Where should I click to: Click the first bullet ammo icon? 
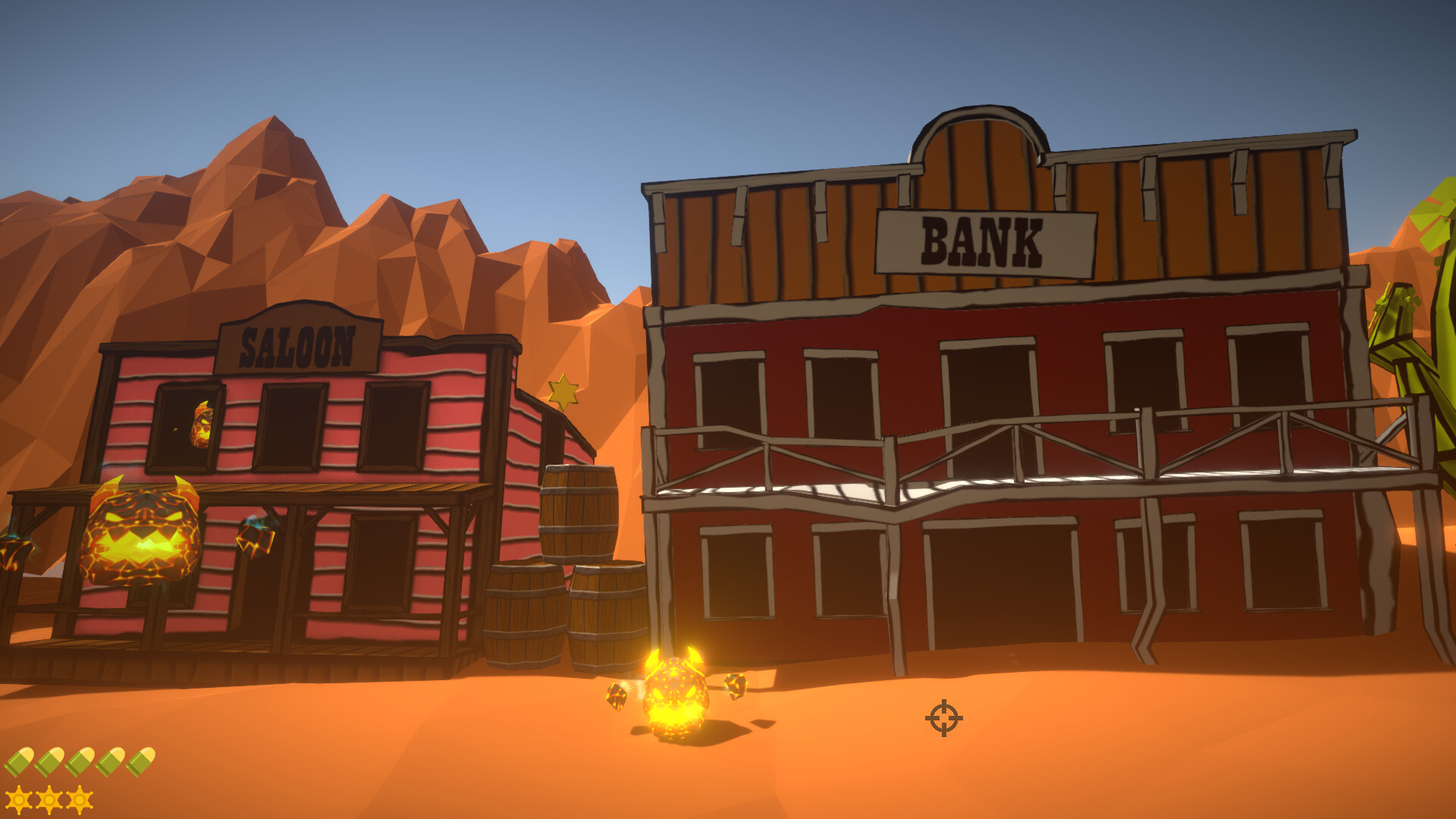tap(20, 763)
